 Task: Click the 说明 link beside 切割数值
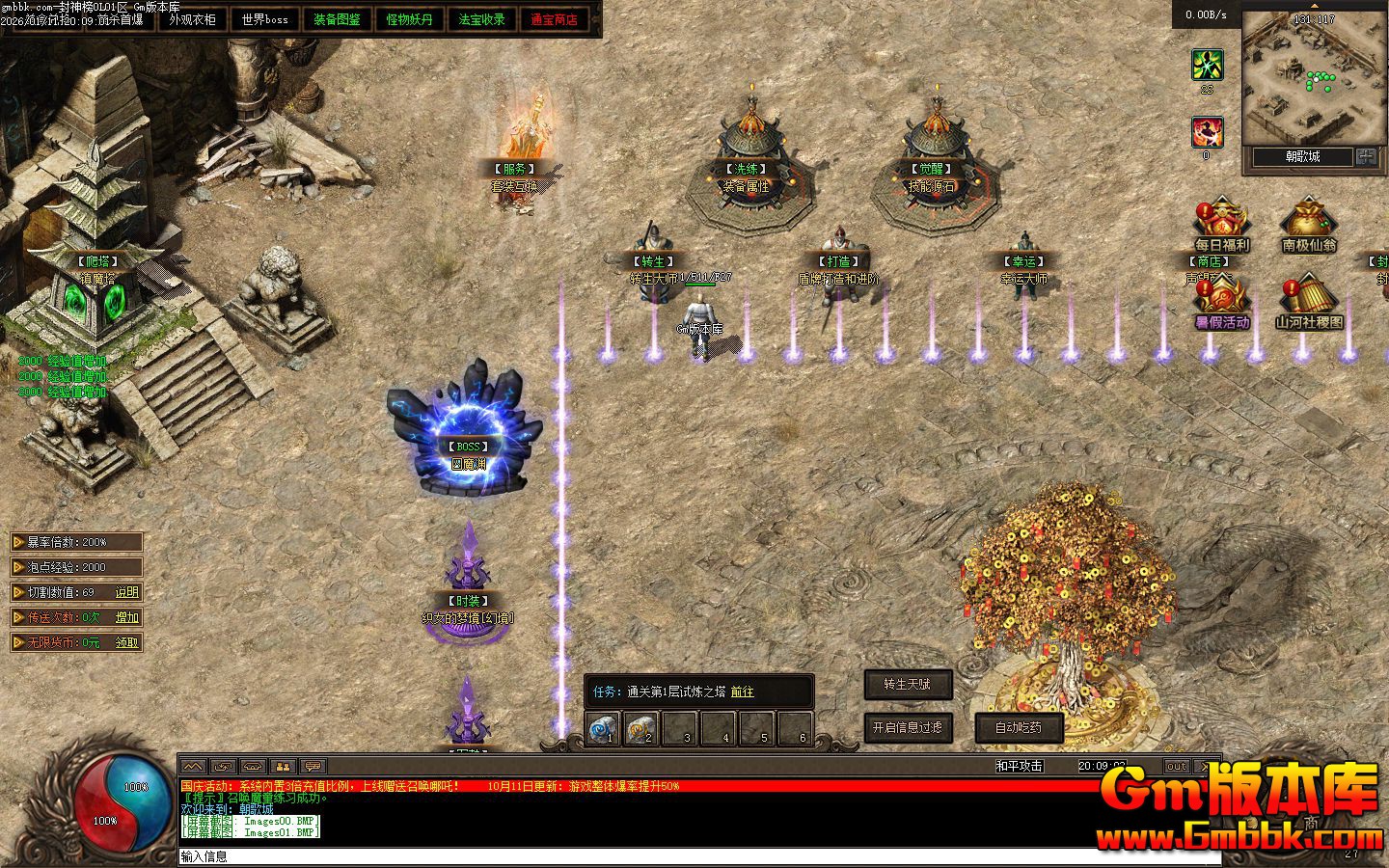[x=127, y=592]
